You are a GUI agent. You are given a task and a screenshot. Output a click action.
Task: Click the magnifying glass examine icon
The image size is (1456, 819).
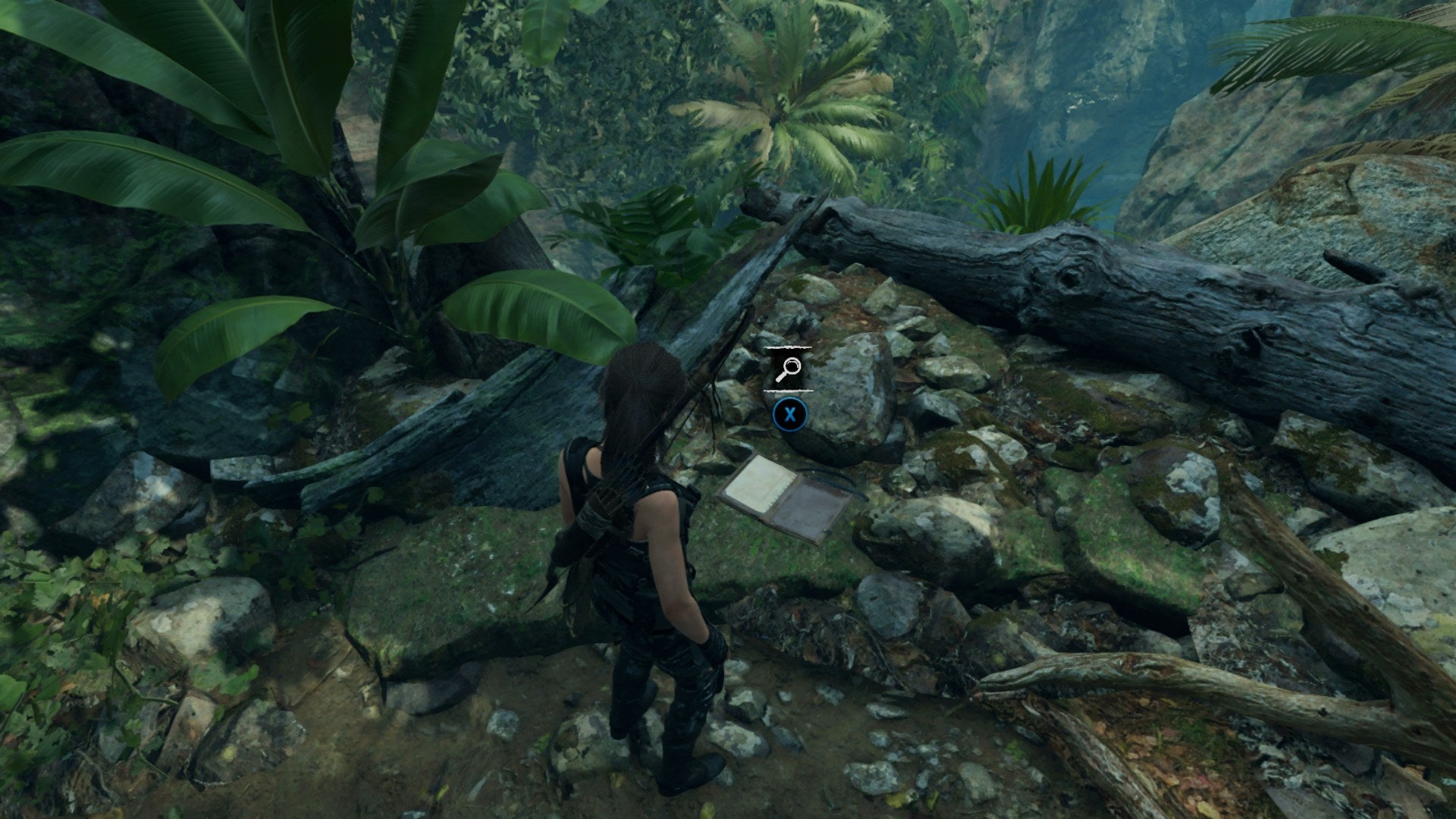(x=789, y=368)
